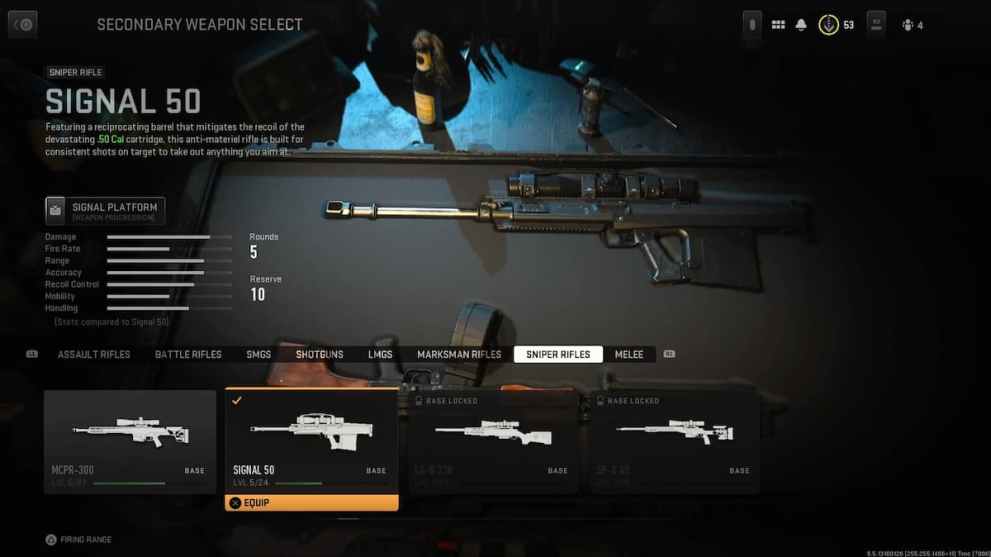Select the MCPR-300 sniper rifle tile
The height and width of the screenshot is (557, 991).
130,440
